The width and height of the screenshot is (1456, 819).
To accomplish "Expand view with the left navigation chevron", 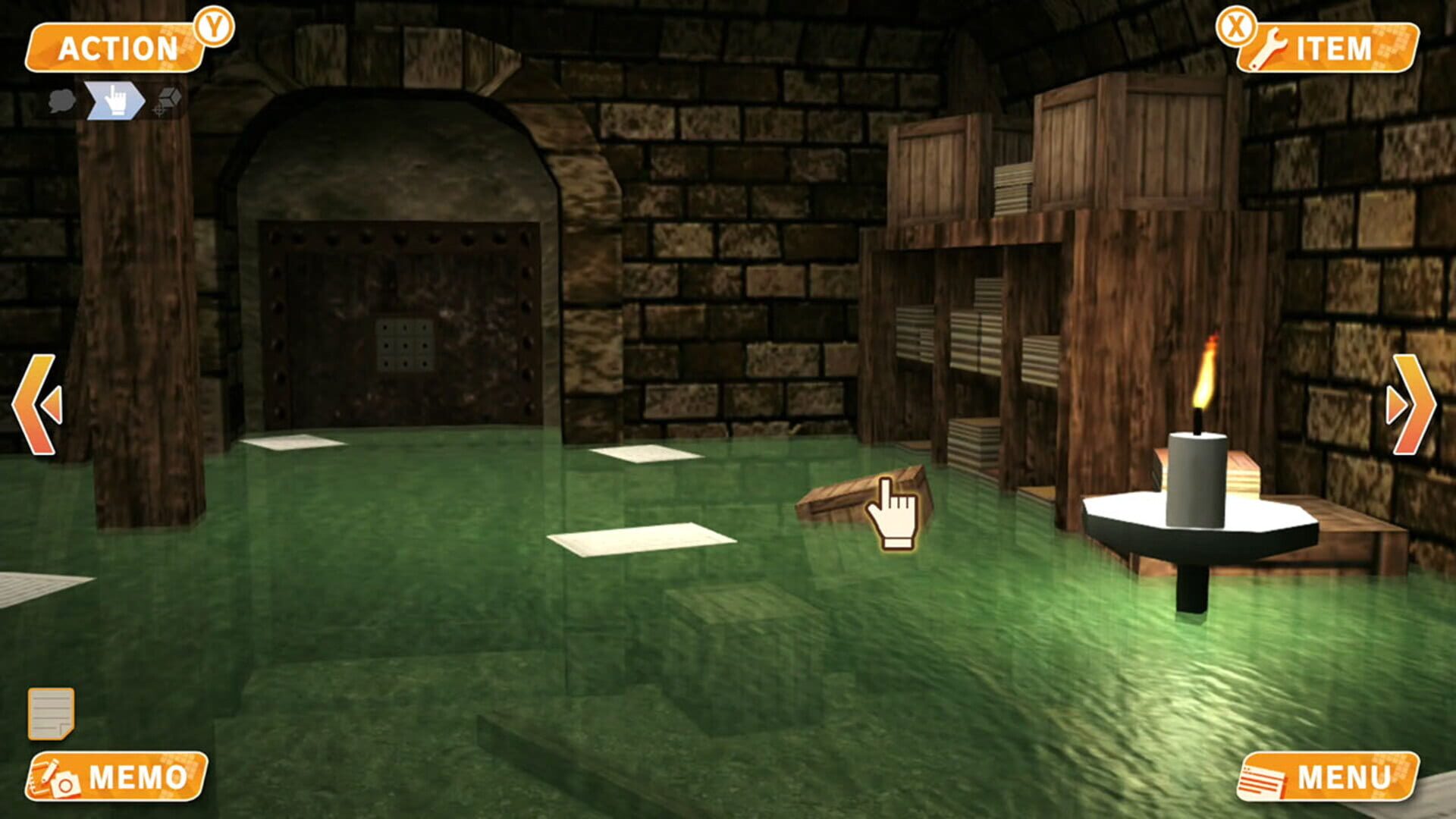I will [x=36, y=402].
